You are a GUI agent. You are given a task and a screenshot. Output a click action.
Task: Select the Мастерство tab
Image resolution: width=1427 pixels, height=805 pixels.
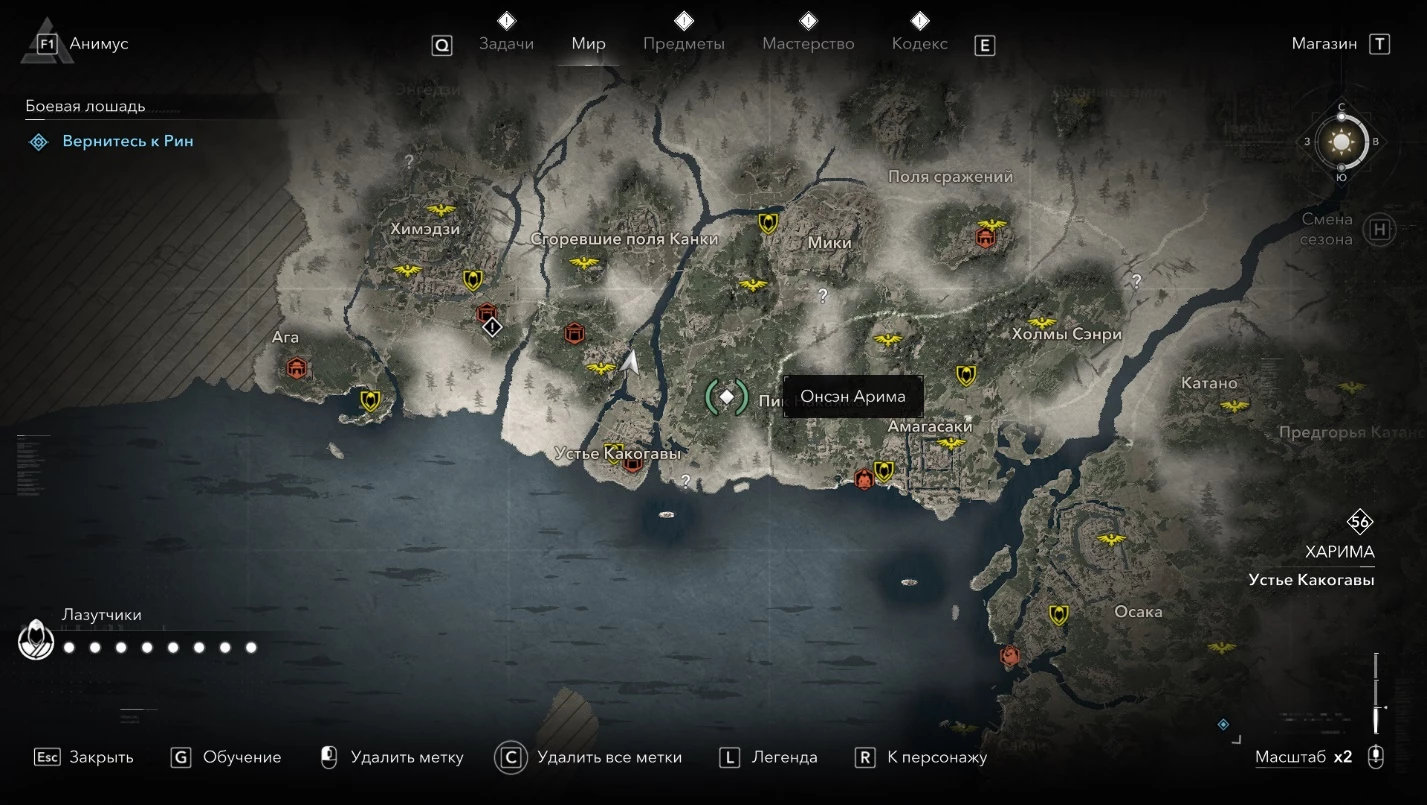[x=808, y=44]
